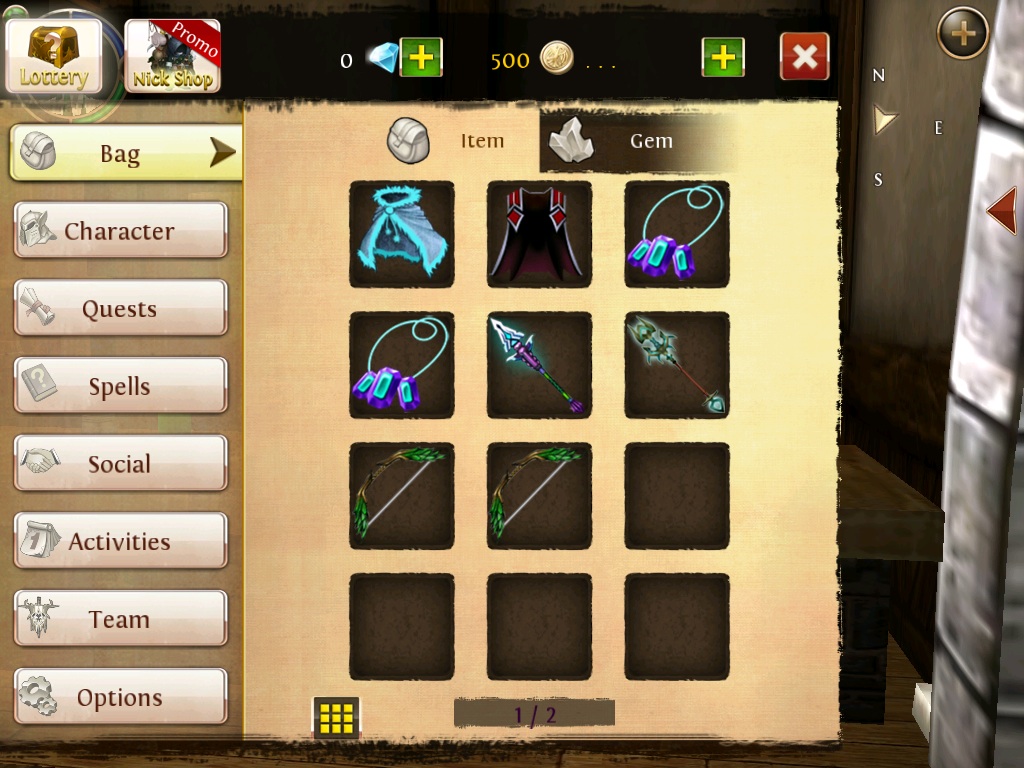The image size is (1024, 768).
Task: Add more diamonds with the plus button
Action: tap(421, 58)
